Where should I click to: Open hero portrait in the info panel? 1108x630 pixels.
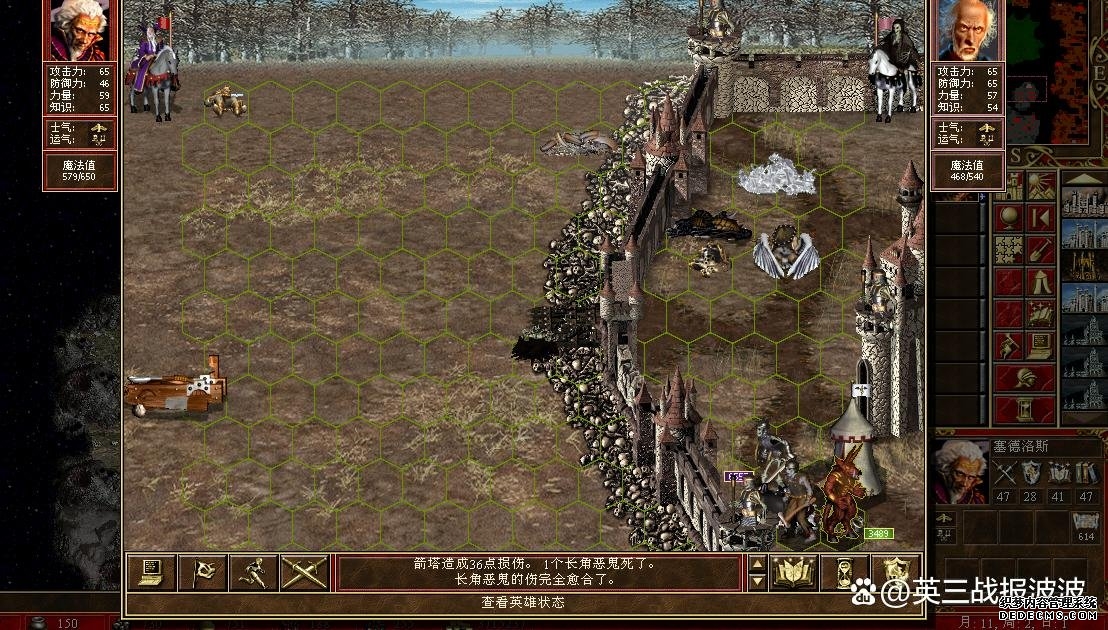[960, 471]
